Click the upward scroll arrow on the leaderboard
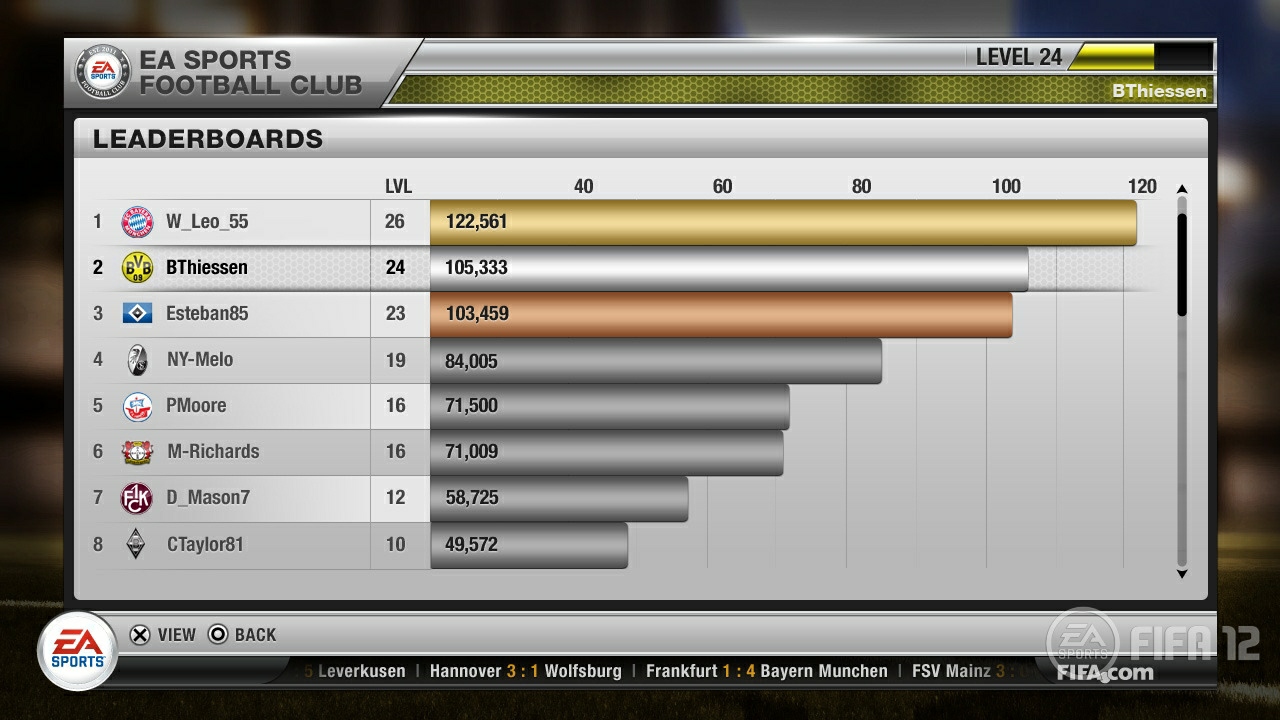1280x720 pixels. pyautogui.click(x=1183, y=187)
